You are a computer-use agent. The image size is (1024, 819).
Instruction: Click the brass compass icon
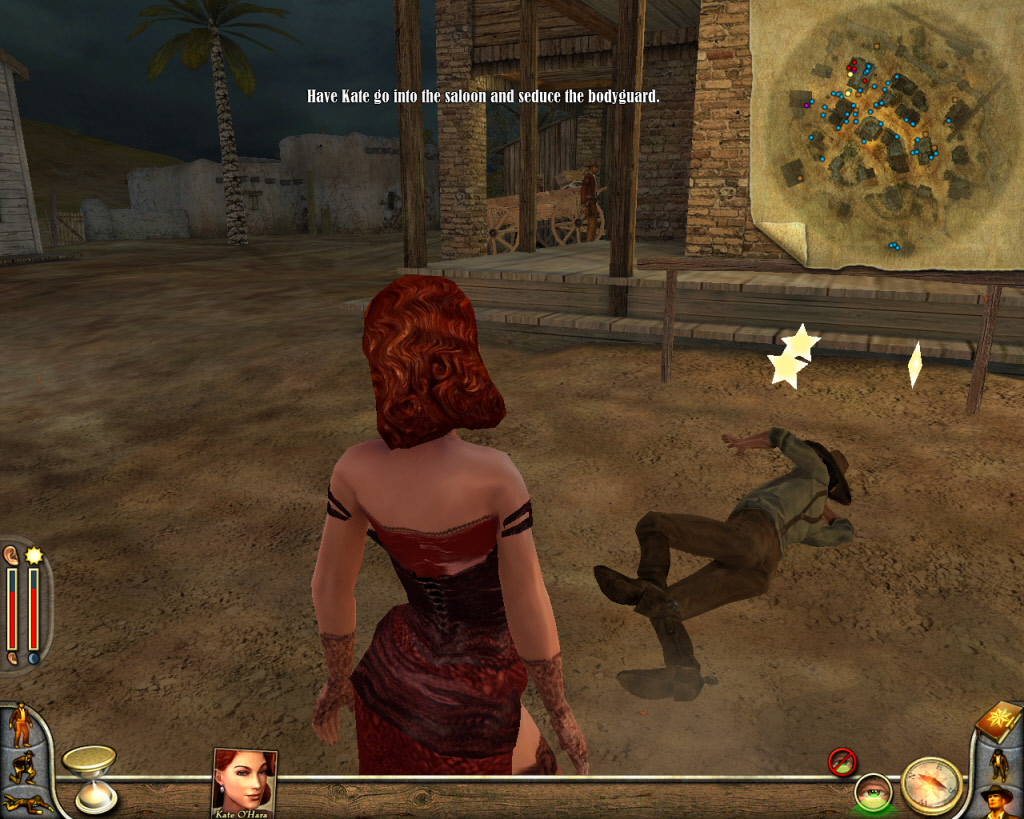pyautogui.click(x=931, y=785)
